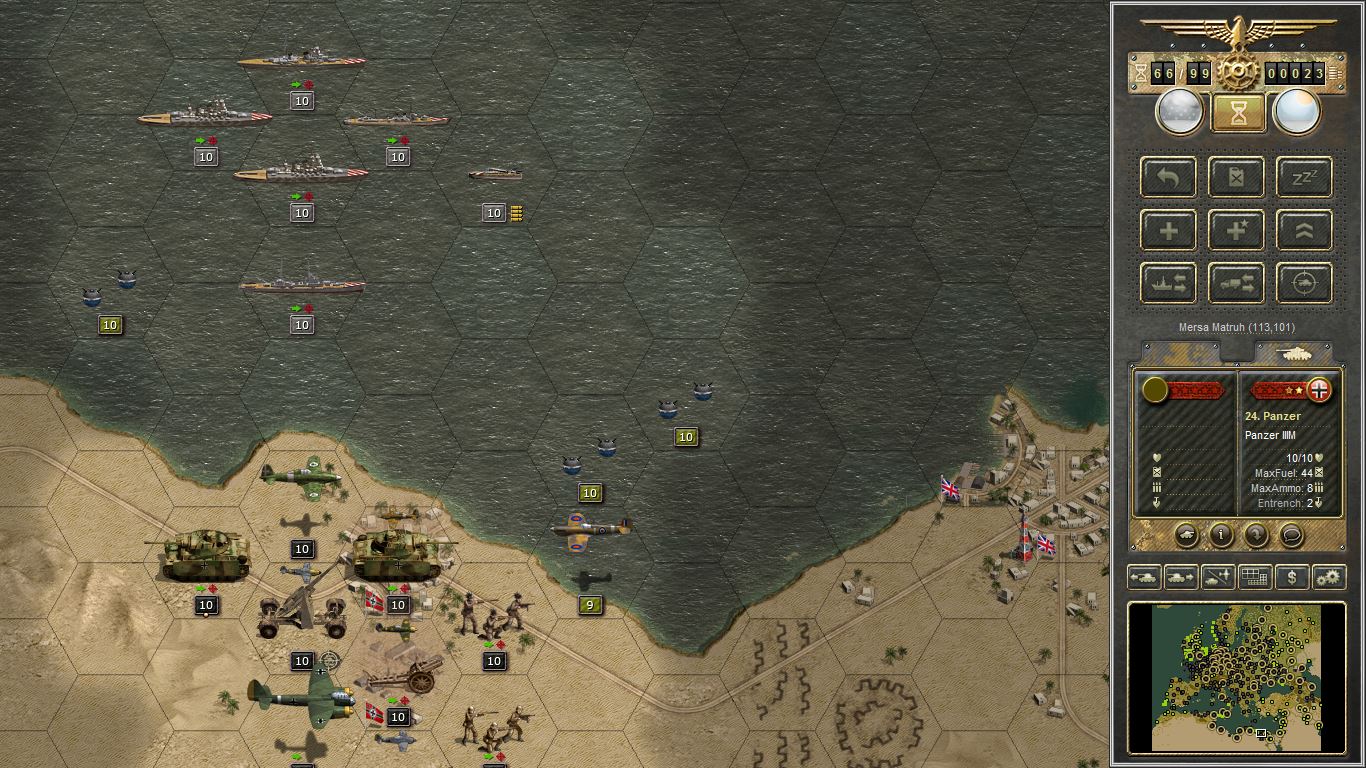Click the speech bubble button under unit stats

(x=1291, y=535)
